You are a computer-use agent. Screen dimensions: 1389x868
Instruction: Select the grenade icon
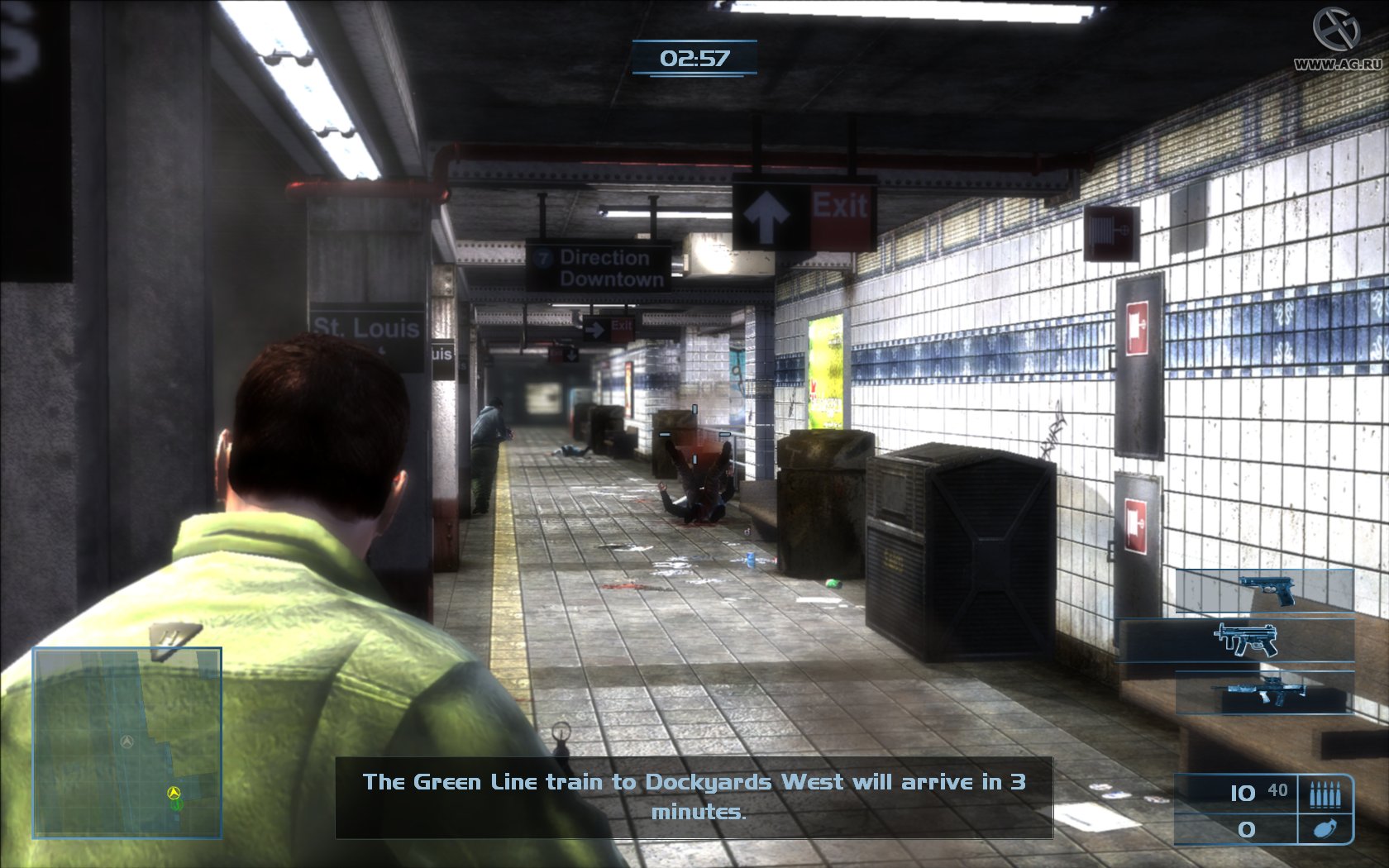click(x=1325, y=828)
